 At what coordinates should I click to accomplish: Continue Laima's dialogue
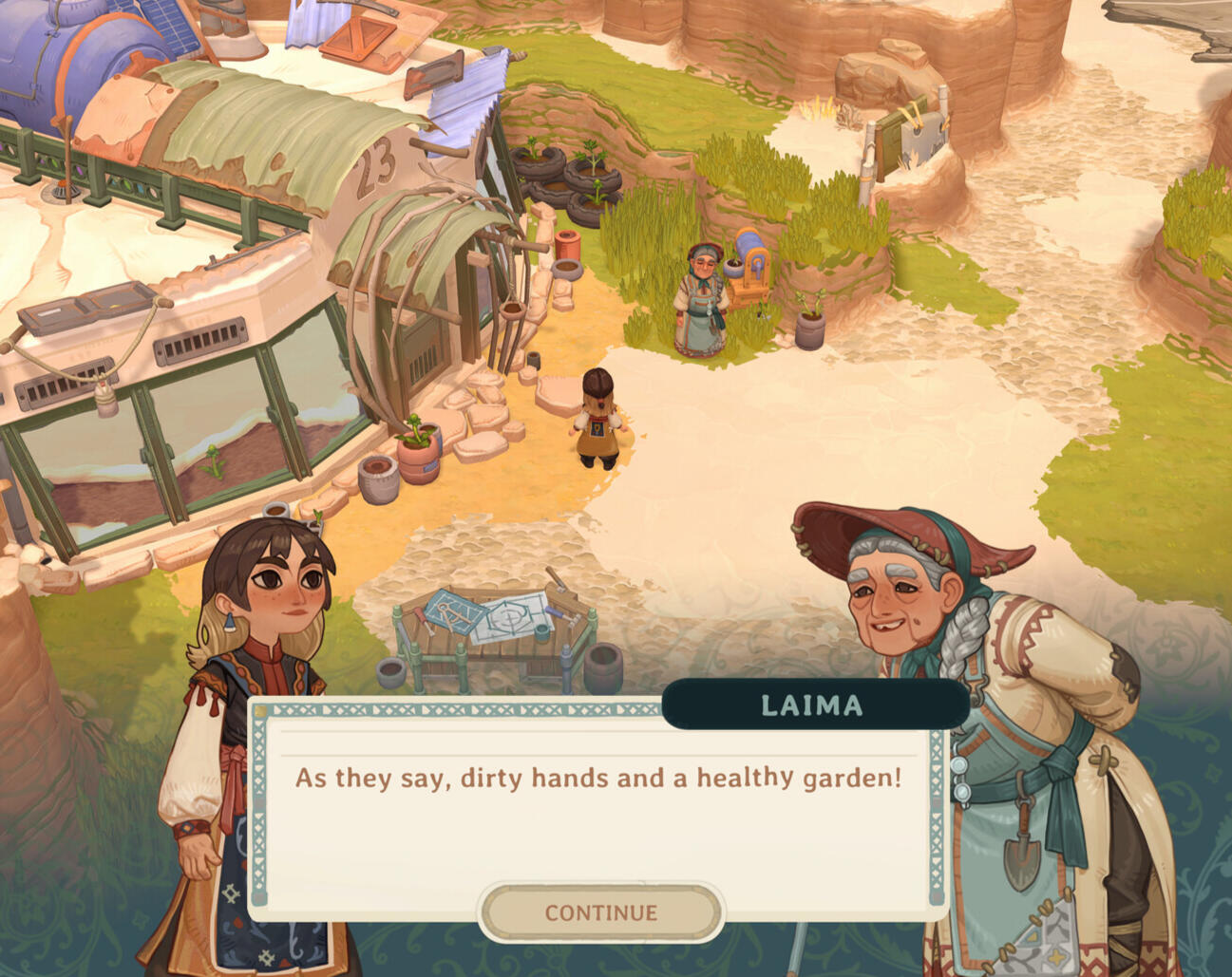tap(600, 912)
